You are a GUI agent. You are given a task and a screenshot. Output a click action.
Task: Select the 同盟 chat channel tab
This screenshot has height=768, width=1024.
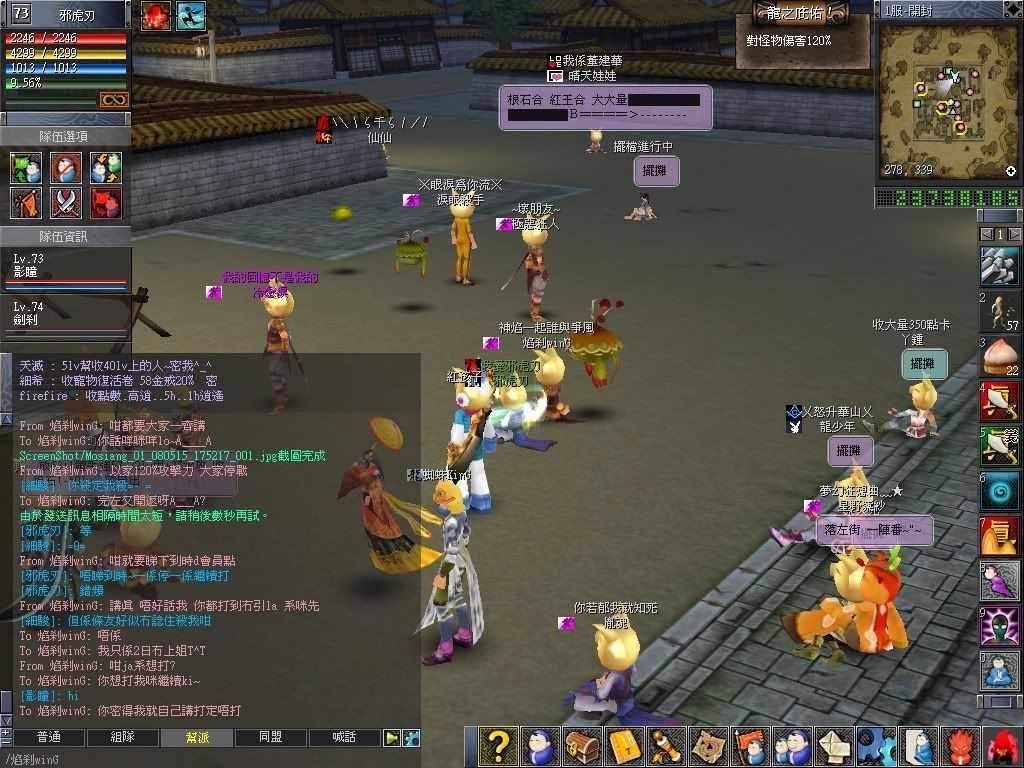(270, 737)
